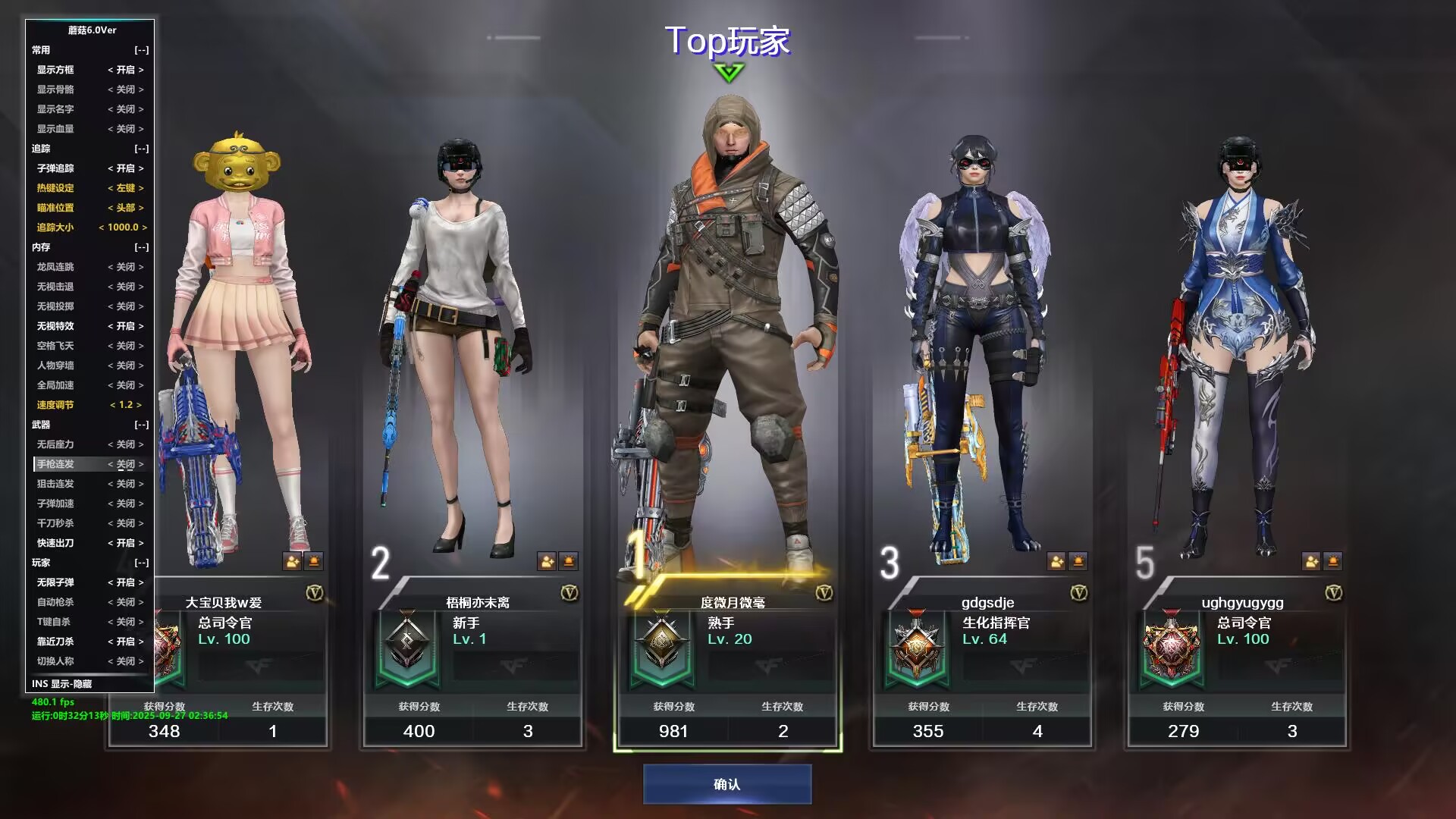Screen dimensions: 1456x819
Task: Report player 大宝贝我w爱 via siren icon
Action: [313, 561]
